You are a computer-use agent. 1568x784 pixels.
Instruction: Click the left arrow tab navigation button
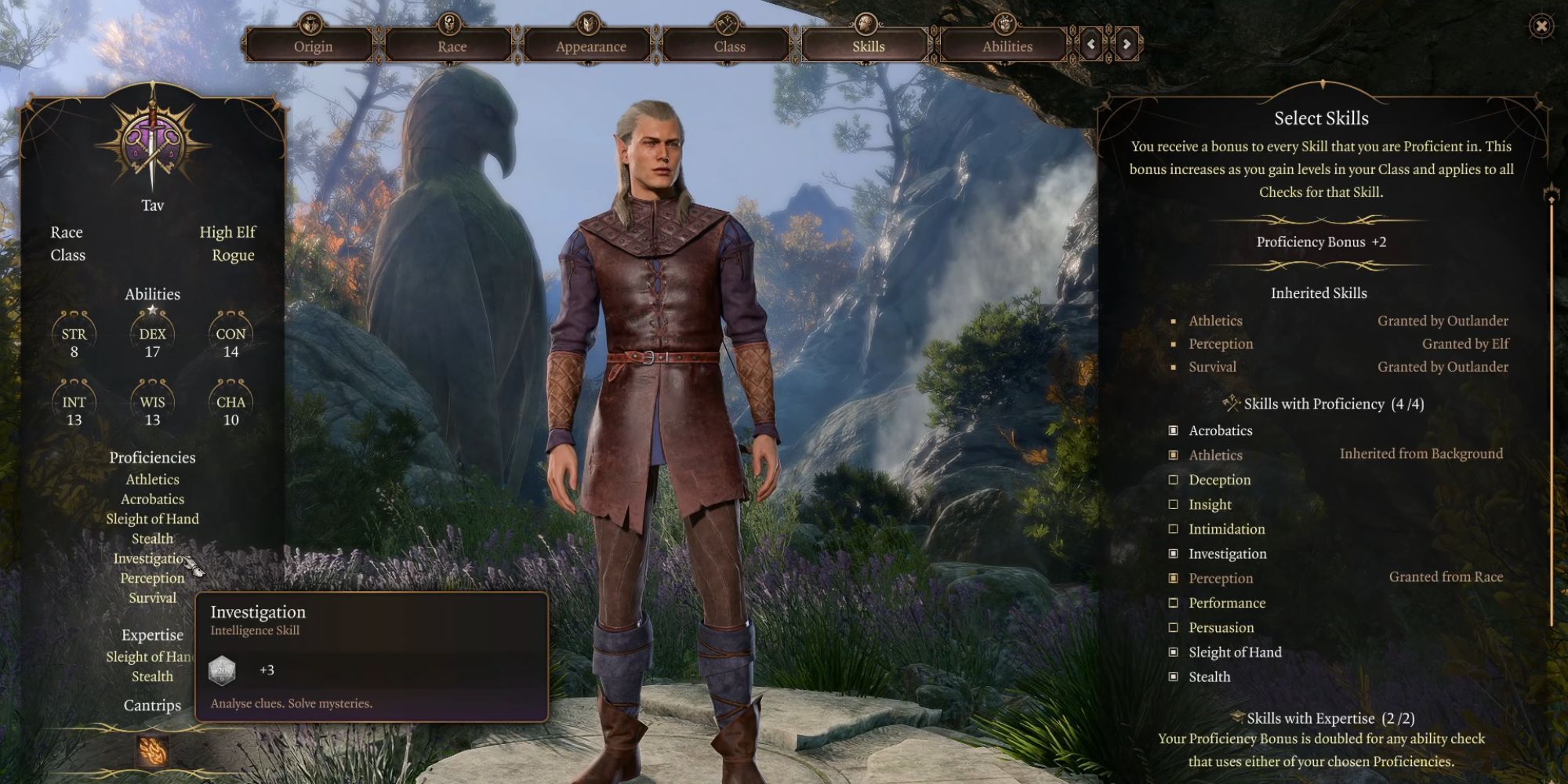click(x=1091, y=45)
